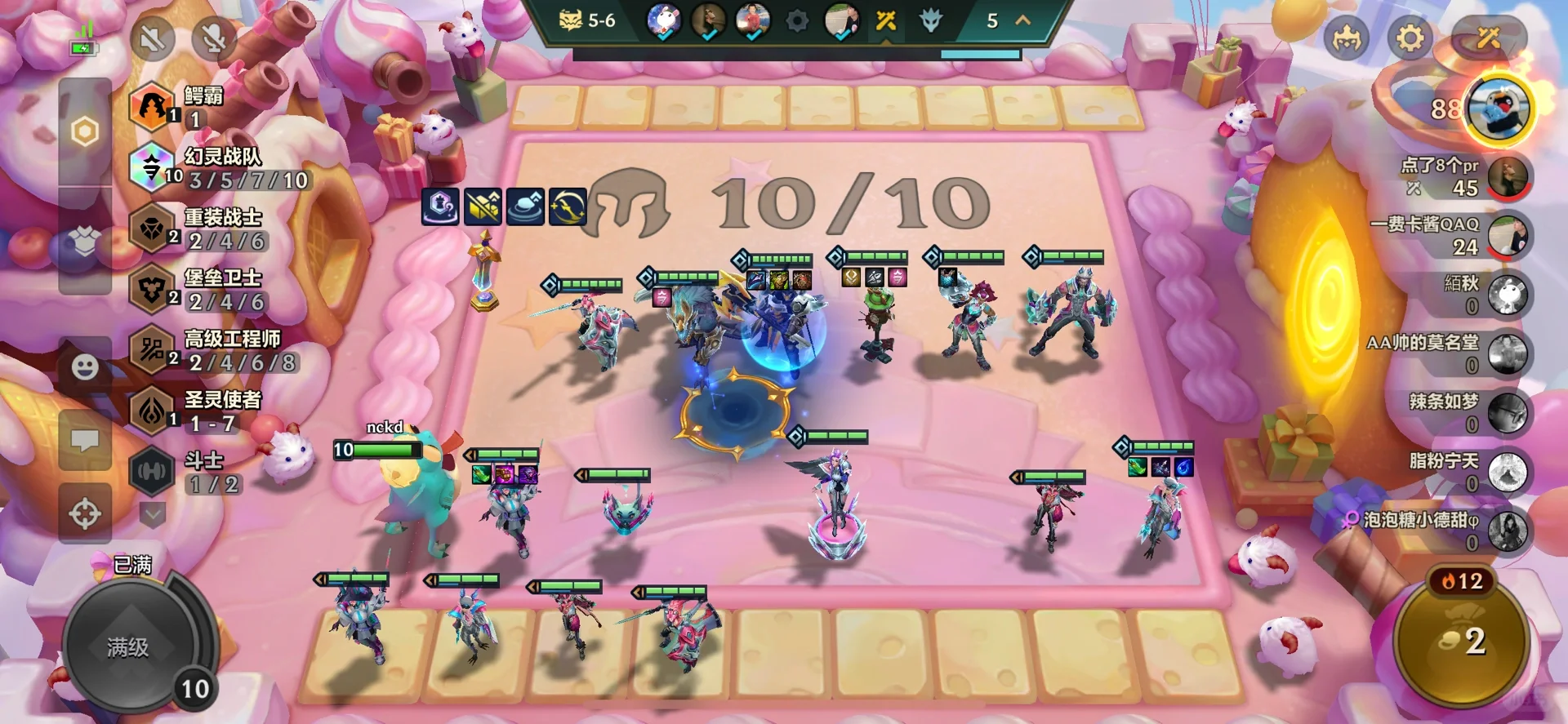
Task: Open the emoji smiley panel
Action: pyautogui.click(x=85, y=368)
